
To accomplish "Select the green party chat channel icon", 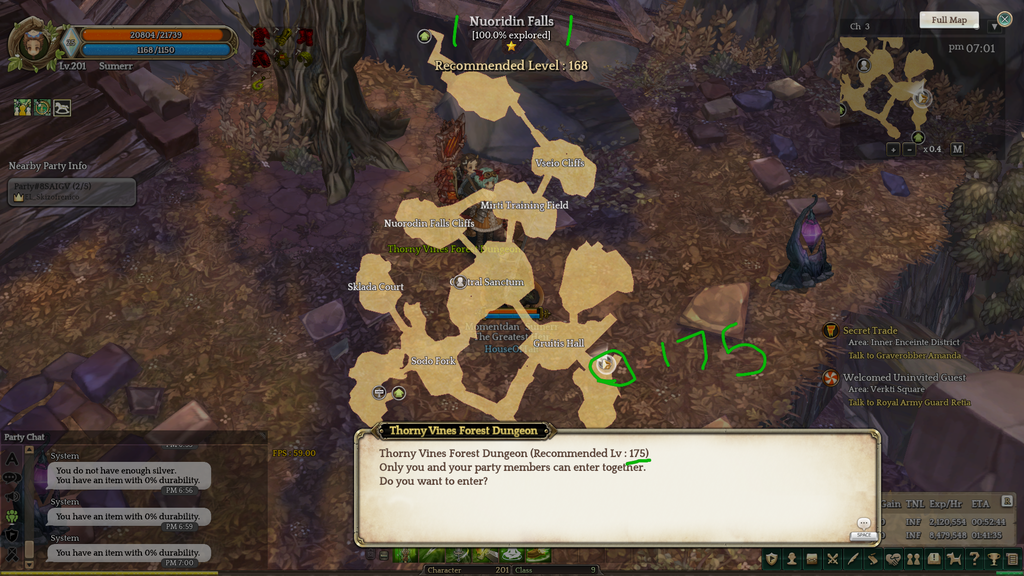I will coord(13,516).
